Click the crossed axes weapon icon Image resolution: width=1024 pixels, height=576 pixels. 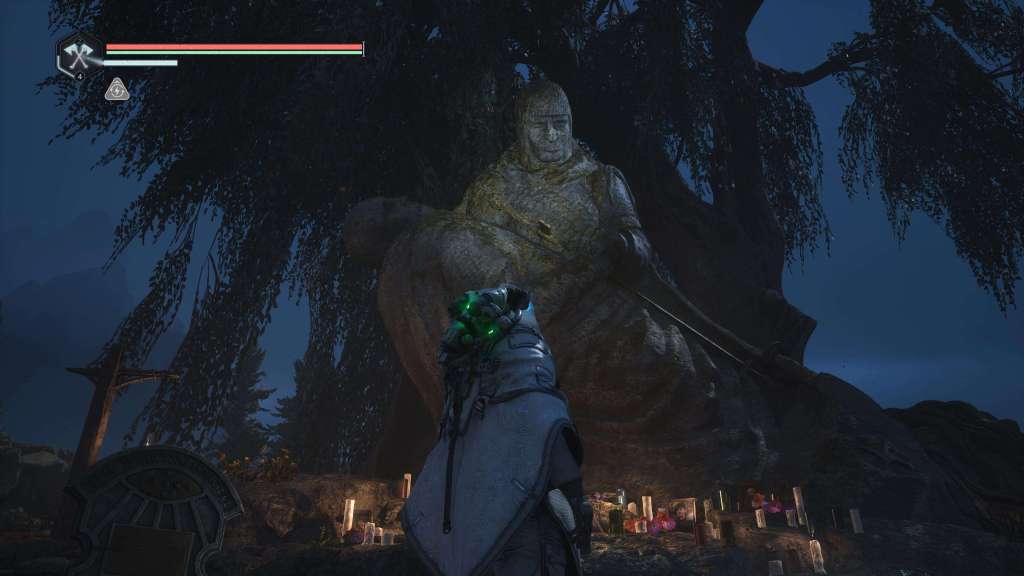pyautogui.click(x=79, y=55)
